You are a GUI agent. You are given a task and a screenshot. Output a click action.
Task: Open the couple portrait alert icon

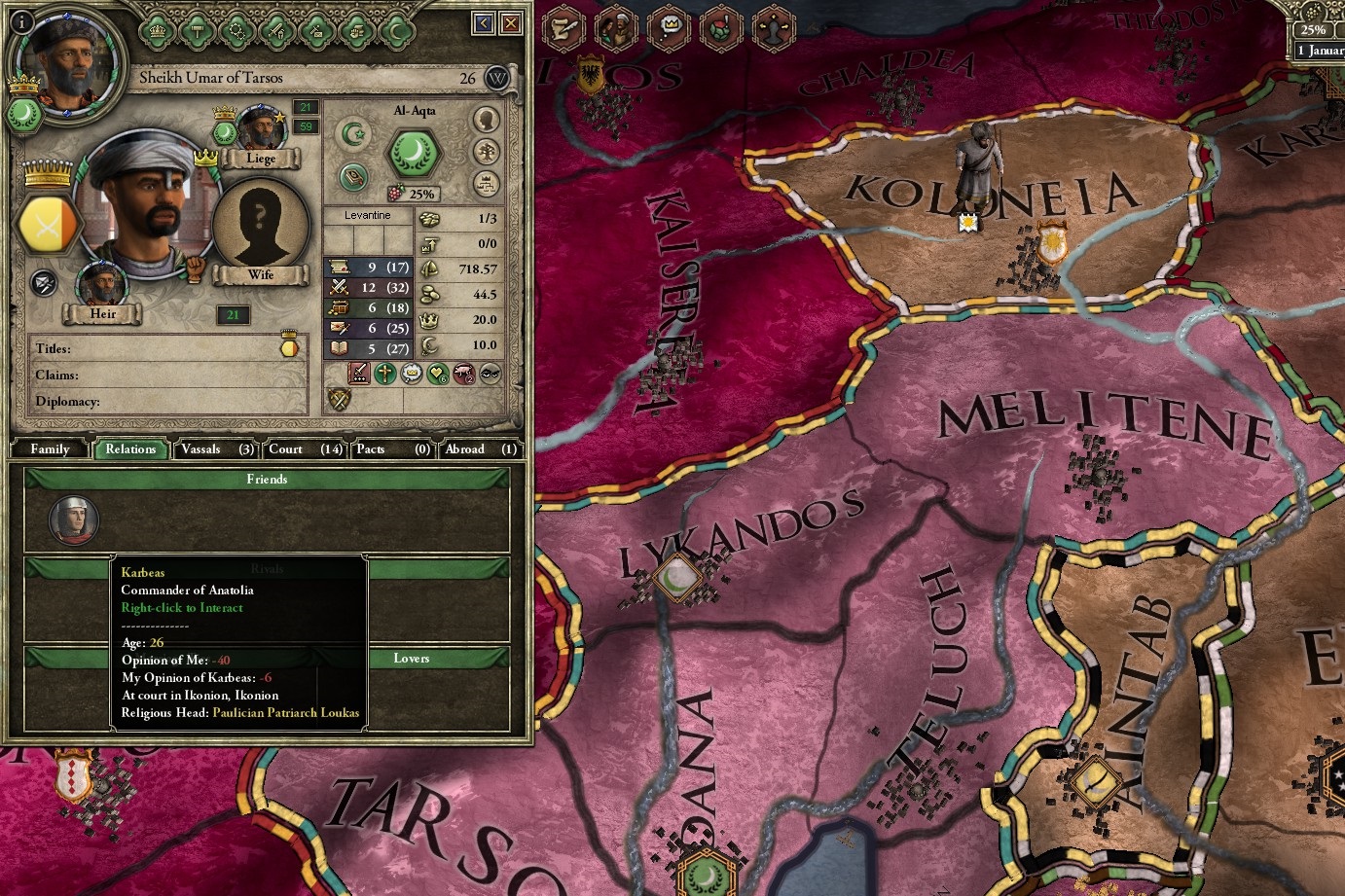[x=616, y=28]
